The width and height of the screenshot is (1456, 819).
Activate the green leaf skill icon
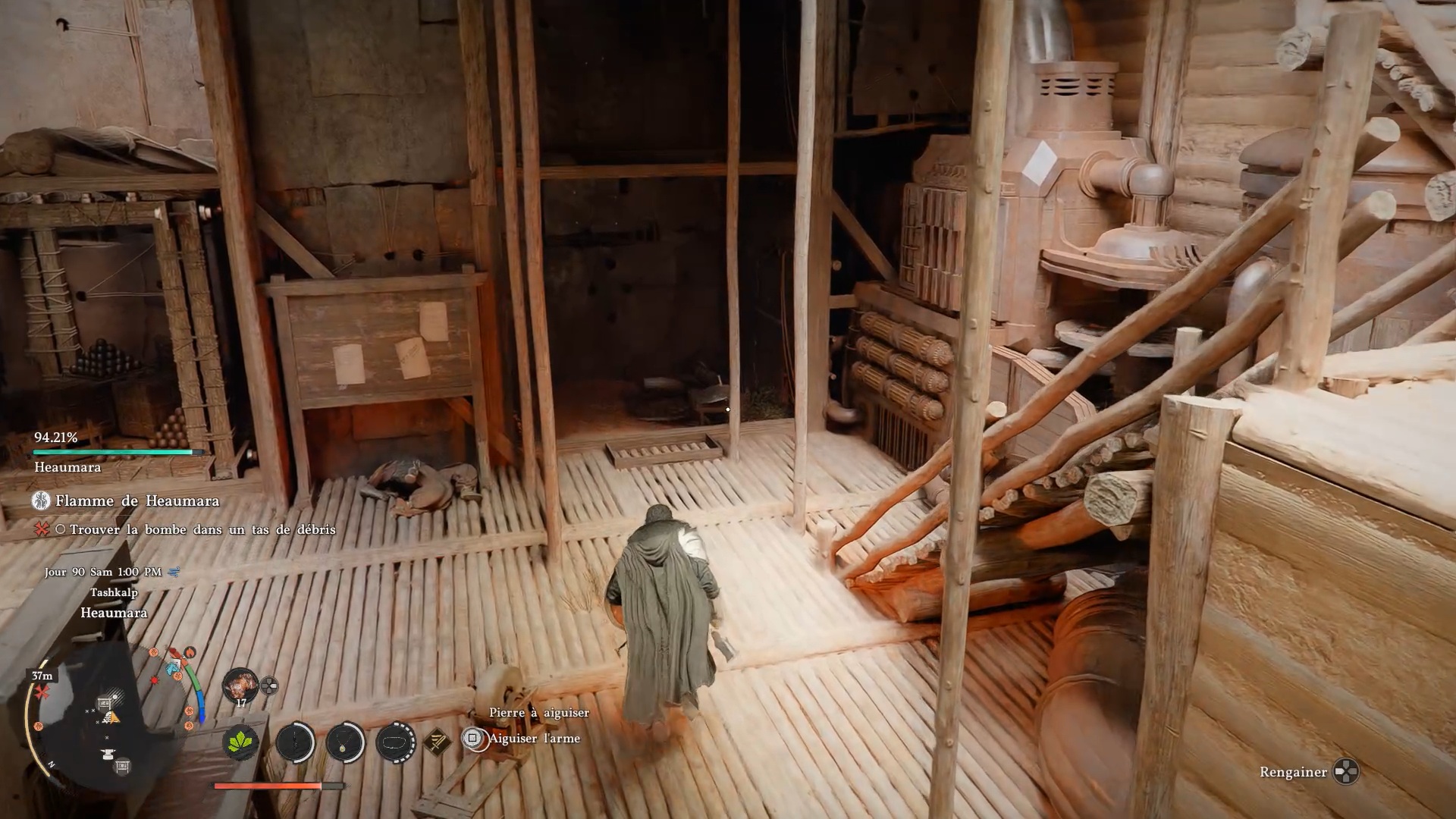coord(241,741)
